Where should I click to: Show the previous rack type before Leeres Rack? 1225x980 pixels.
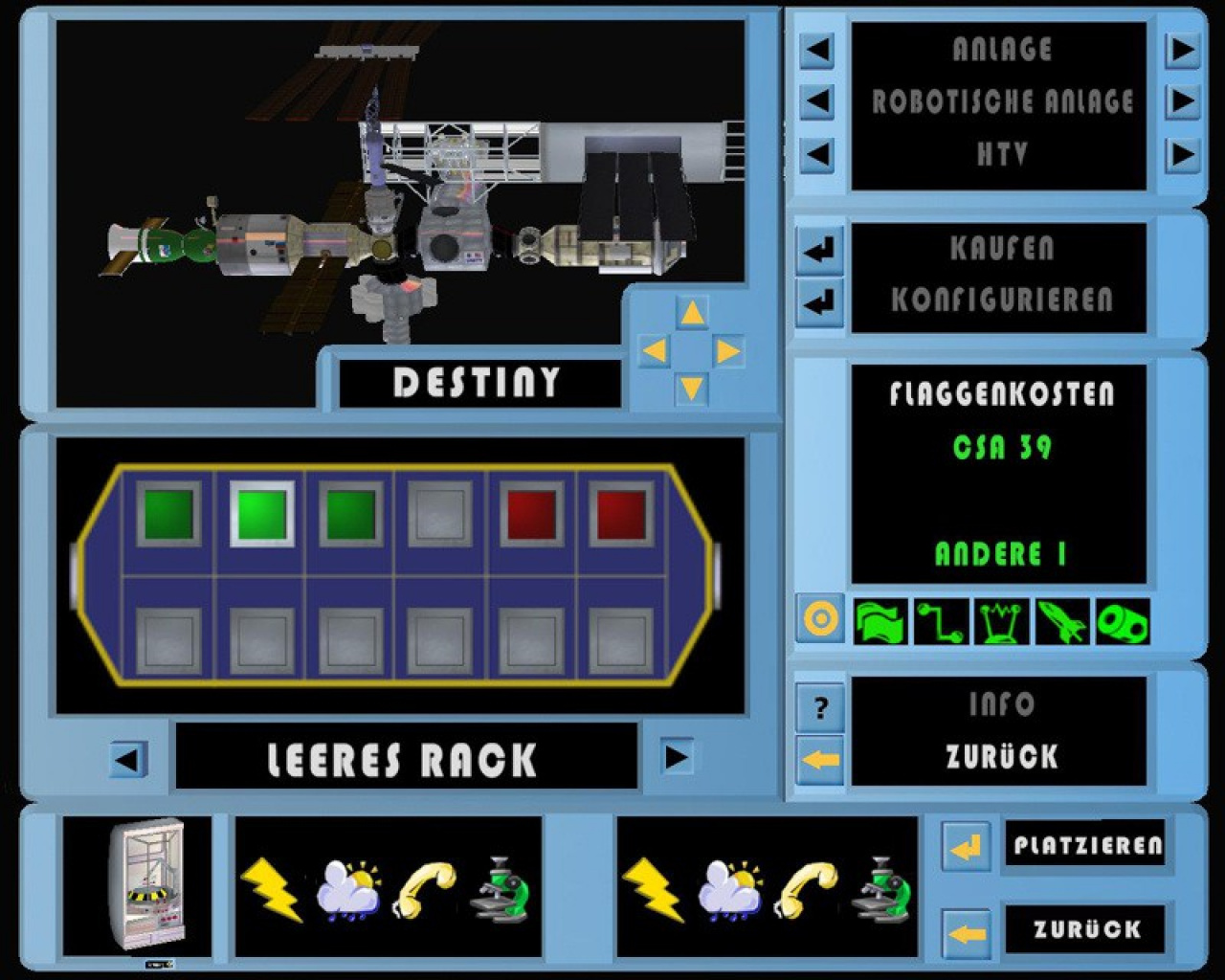(126, 760)
